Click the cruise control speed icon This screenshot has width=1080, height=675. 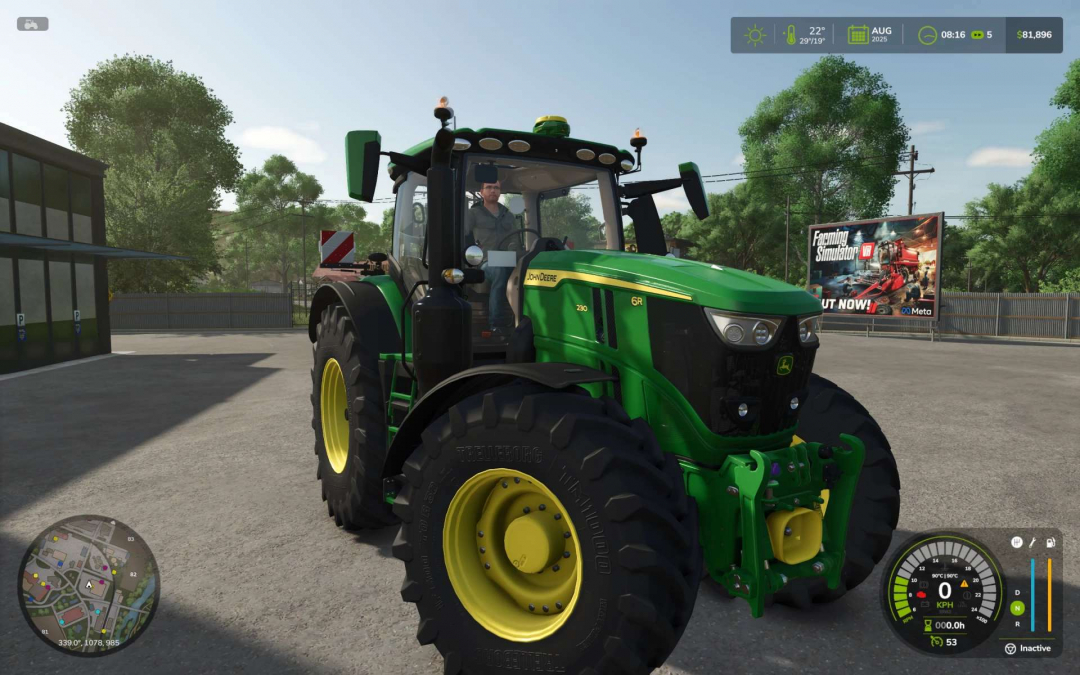pyautogui.click(x=936, y=641)
